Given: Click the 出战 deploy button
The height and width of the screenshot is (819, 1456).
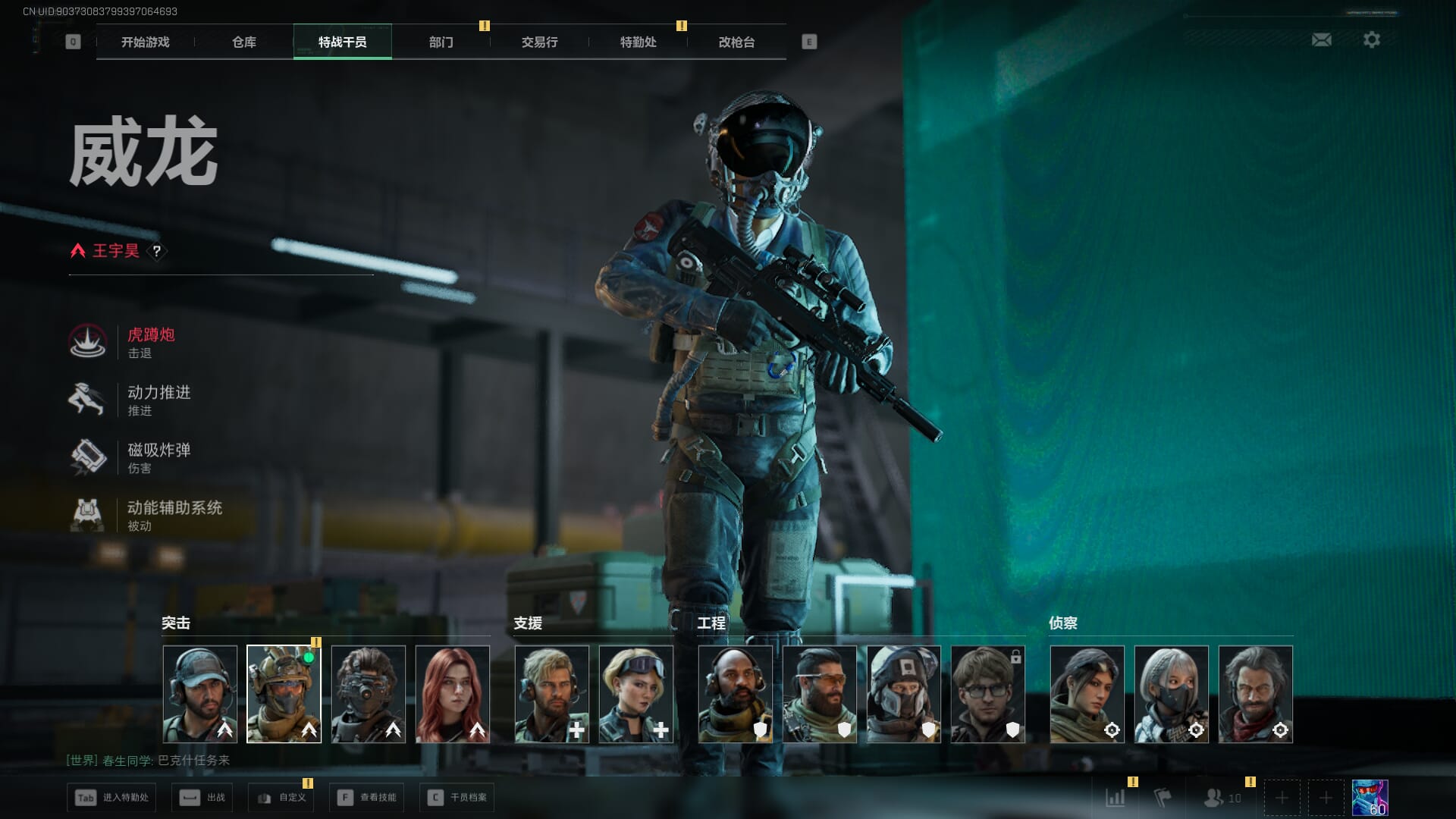Looking at the screenshot, I should [202, 798].
